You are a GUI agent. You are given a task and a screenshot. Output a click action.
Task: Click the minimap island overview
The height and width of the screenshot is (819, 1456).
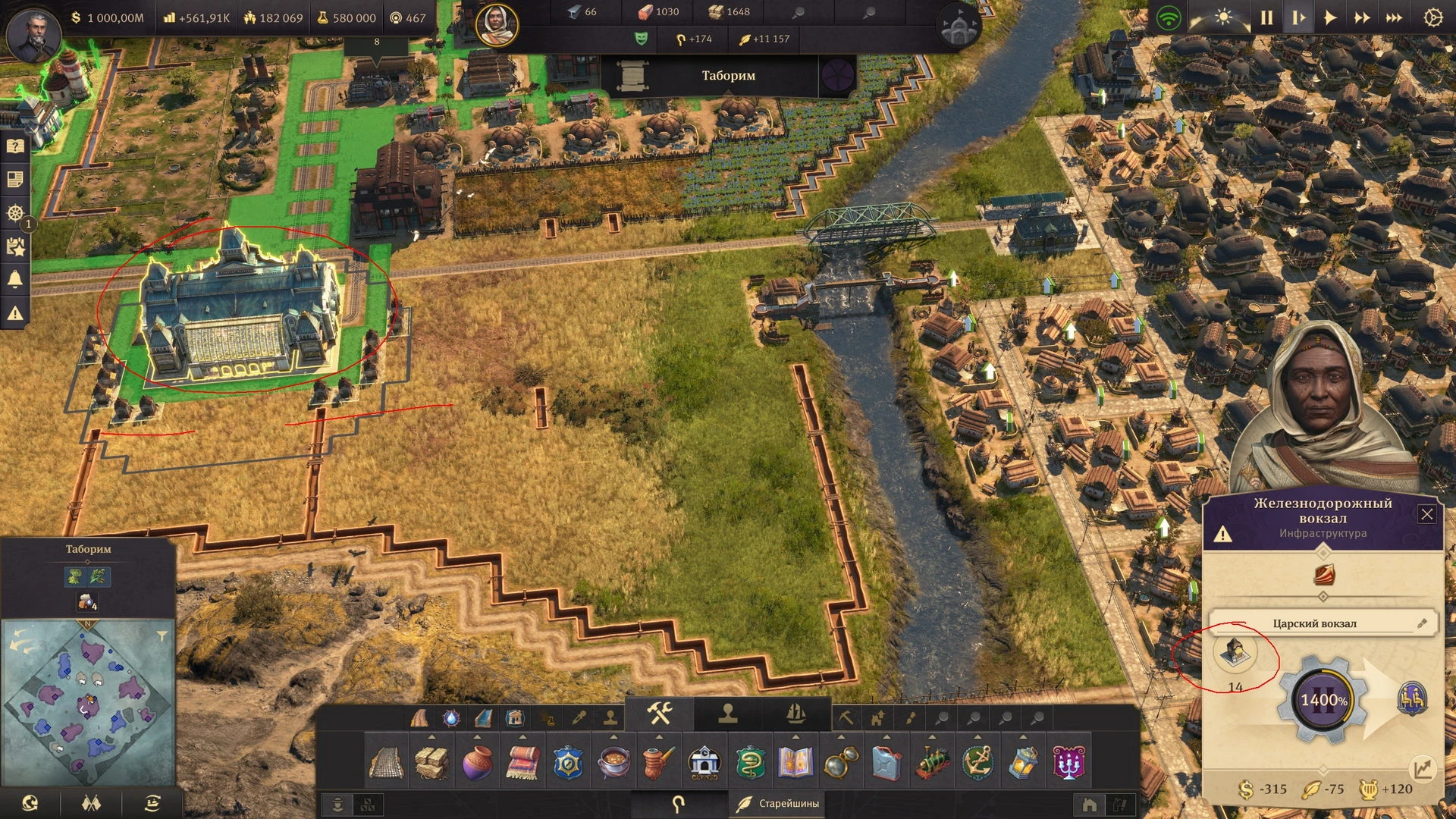tap(88, 701)
